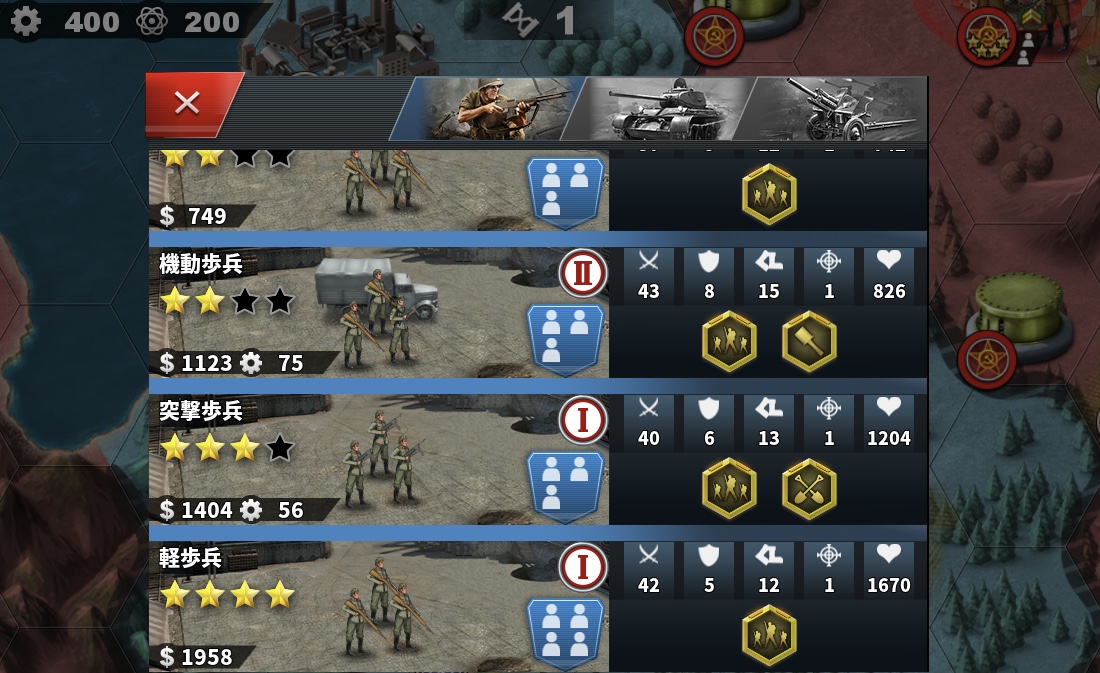
Task: Tap the hammer skill badge for 機動歩兵
Action: click(809, 341)
